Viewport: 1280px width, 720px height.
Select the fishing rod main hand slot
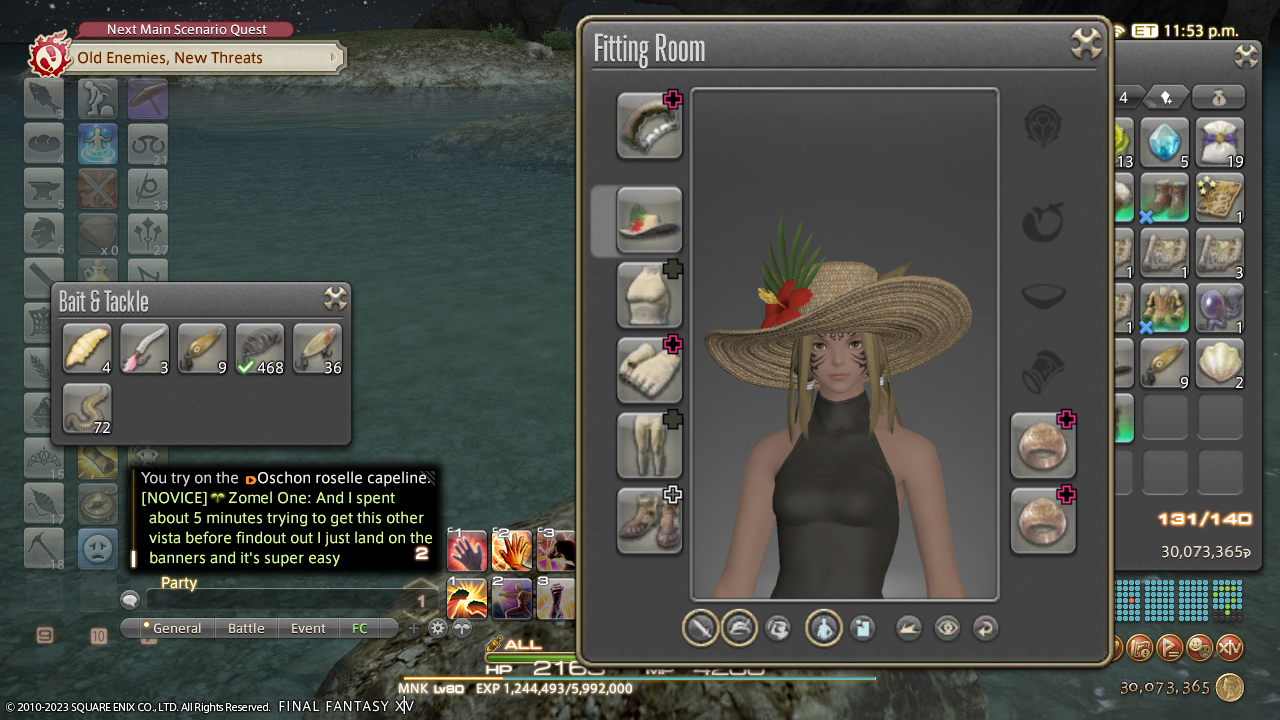pos(649,126)
